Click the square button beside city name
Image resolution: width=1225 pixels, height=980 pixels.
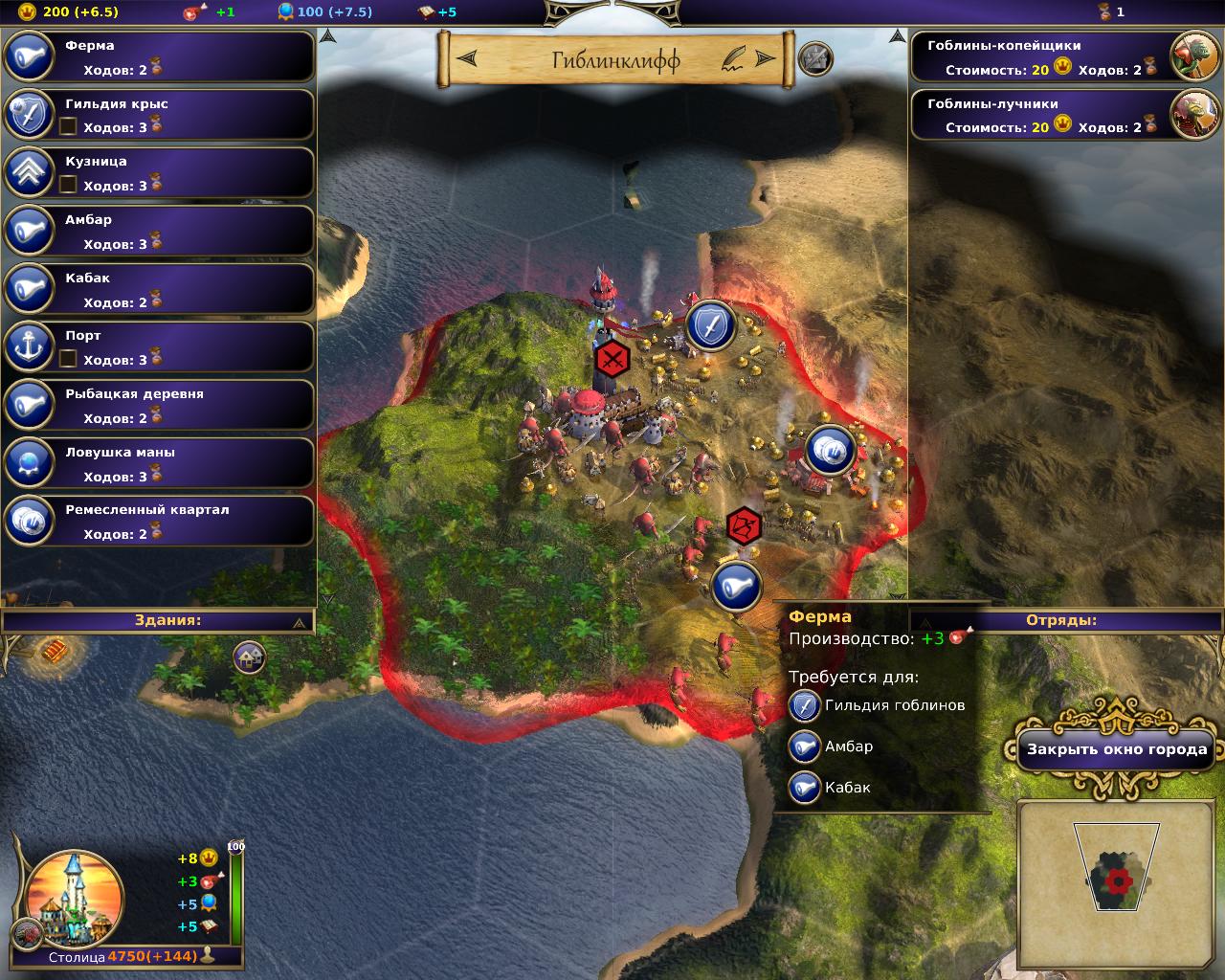point(814,59)
